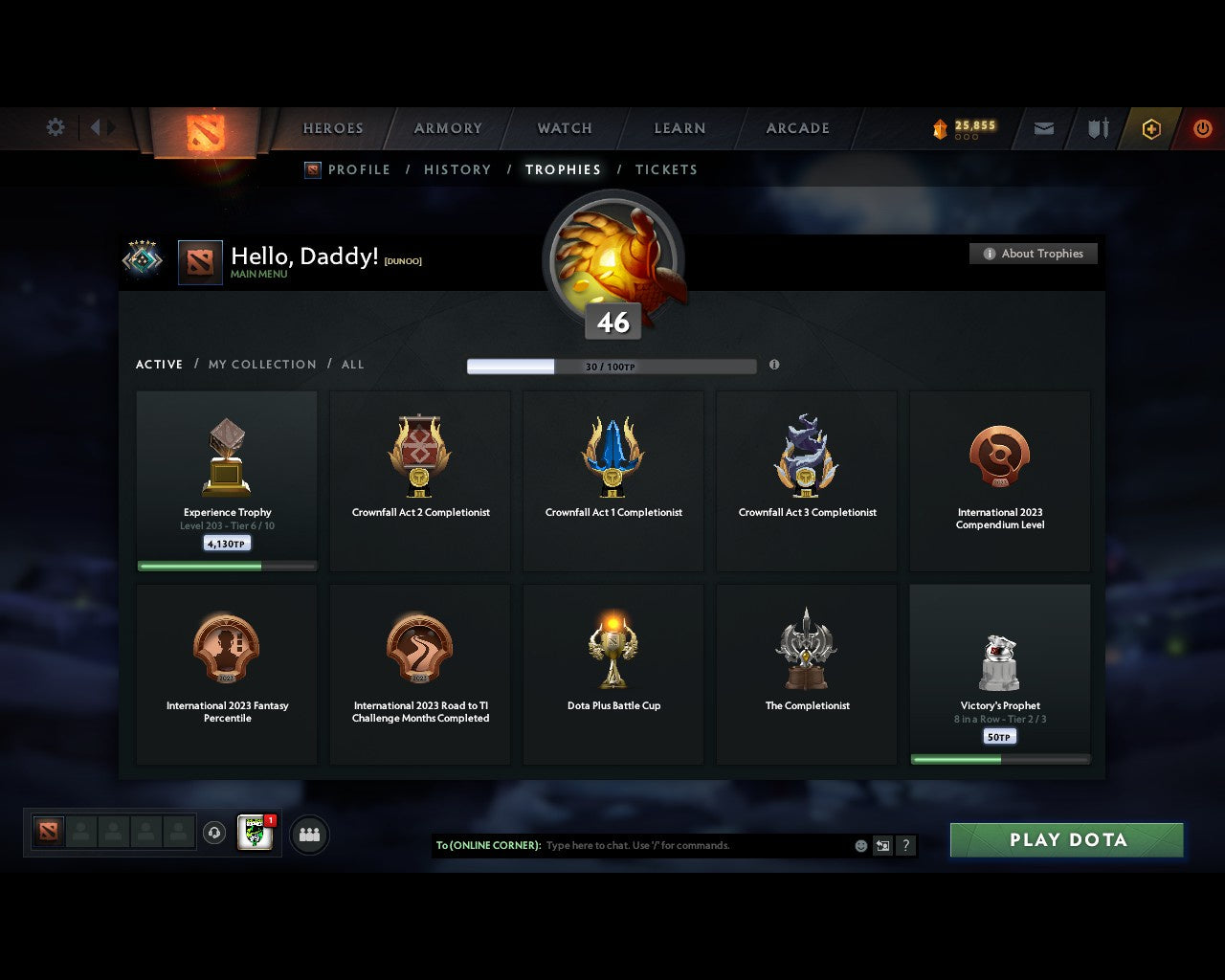This screenshot has height=980, width=1225.
Task: Click the red power button to quit
Action: coord(1203,127)
